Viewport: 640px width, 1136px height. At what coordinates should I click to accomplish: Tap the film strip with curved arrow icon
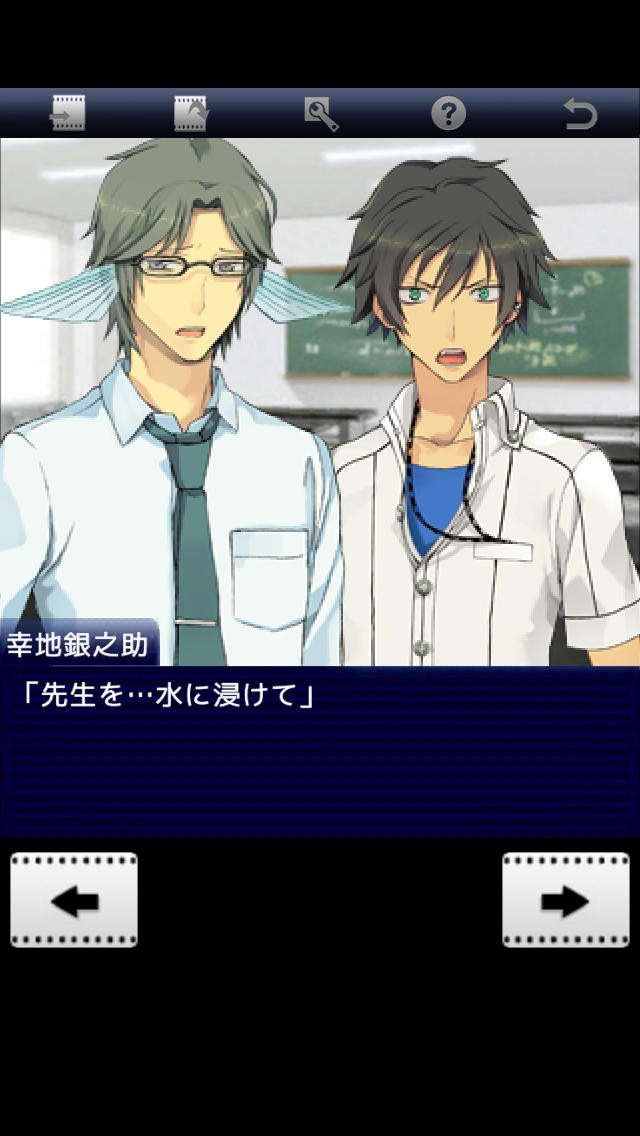[191, 113]
